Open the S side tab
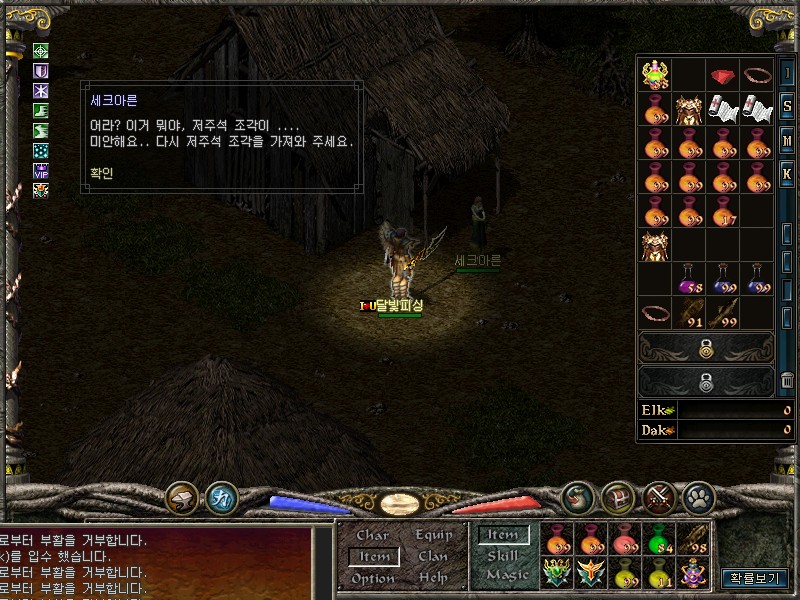This screenshot has height=600, width=800. coord(787,107)
